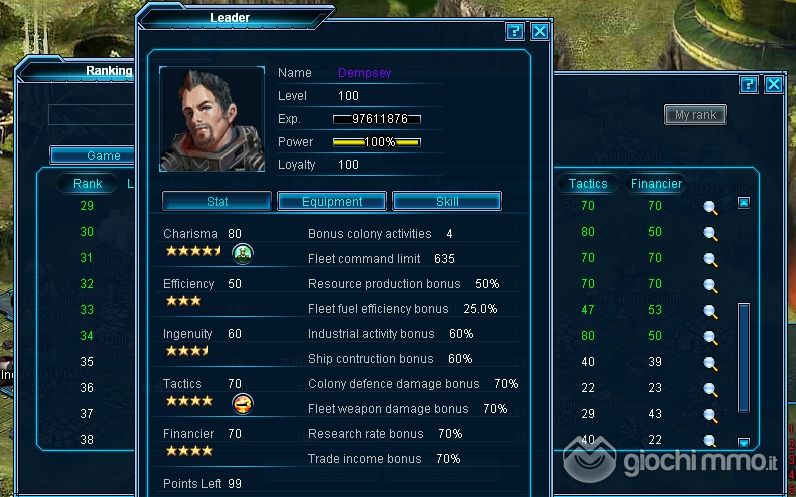Sort ranking by Financier column

[x=656, y=184]
